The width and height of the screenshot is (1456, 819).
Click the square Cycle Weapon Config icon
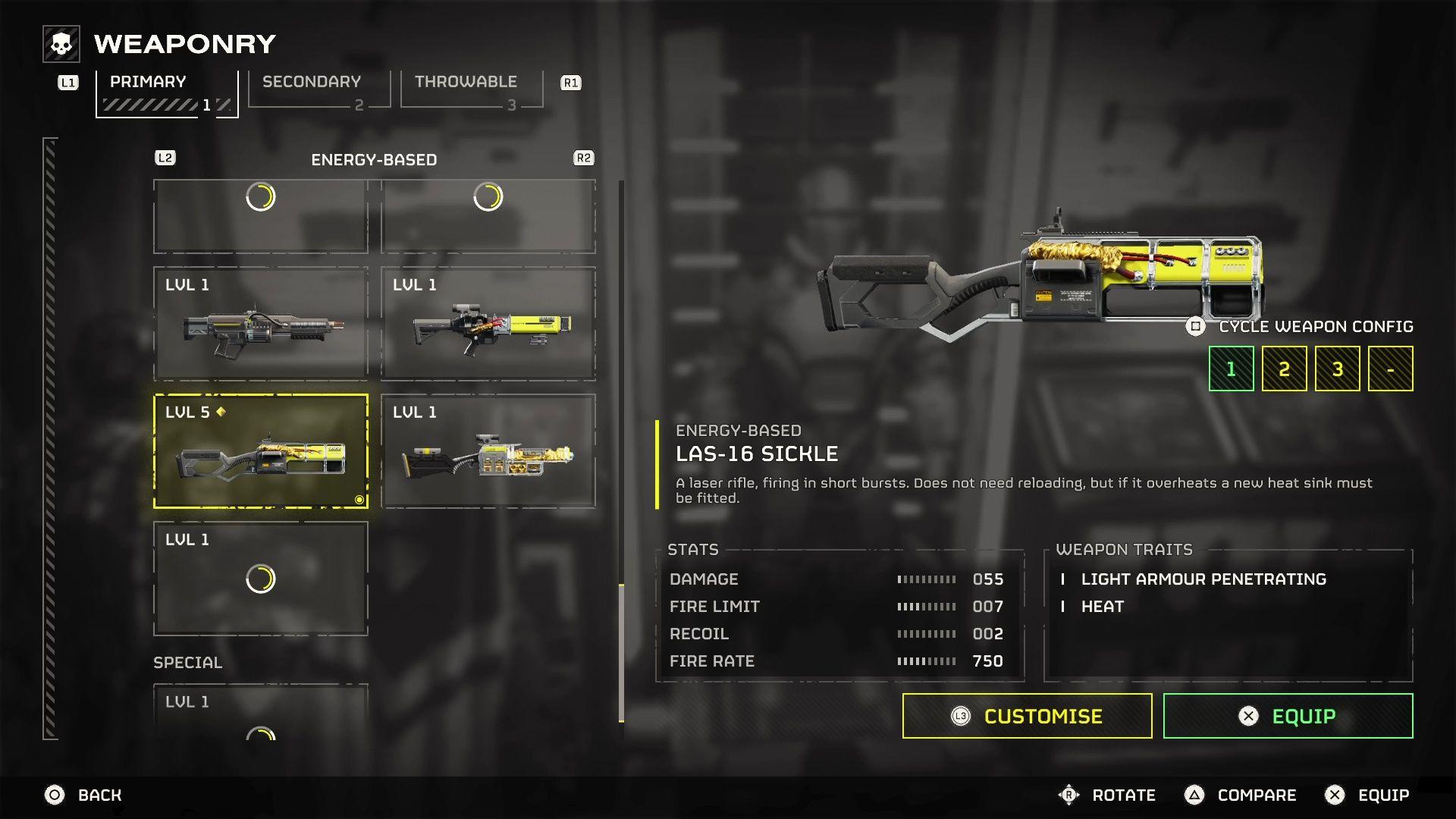tap(1196, 326)
